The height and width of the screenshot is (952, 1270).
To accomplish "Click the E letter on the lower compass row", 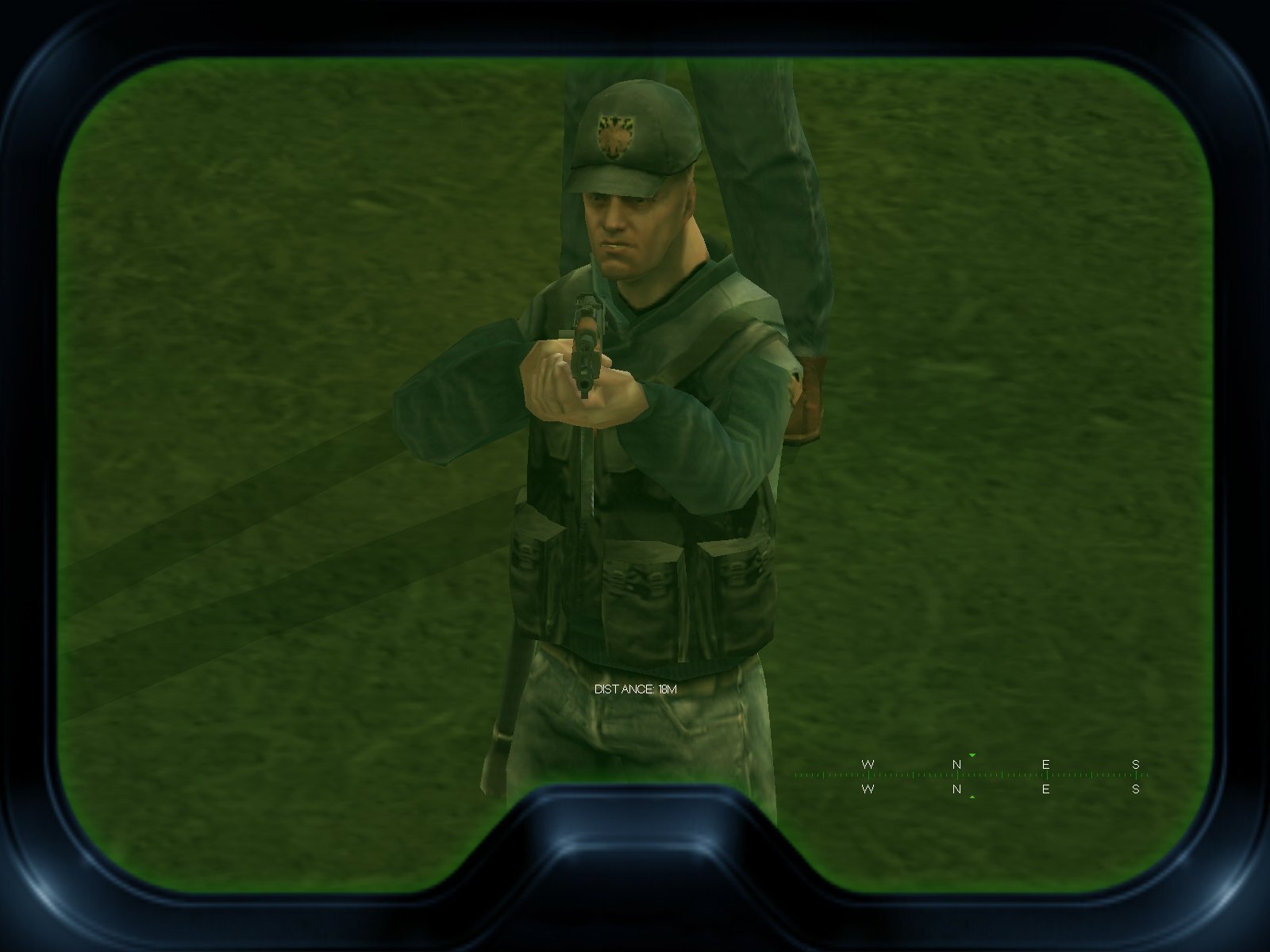I will pos(1045,790).
